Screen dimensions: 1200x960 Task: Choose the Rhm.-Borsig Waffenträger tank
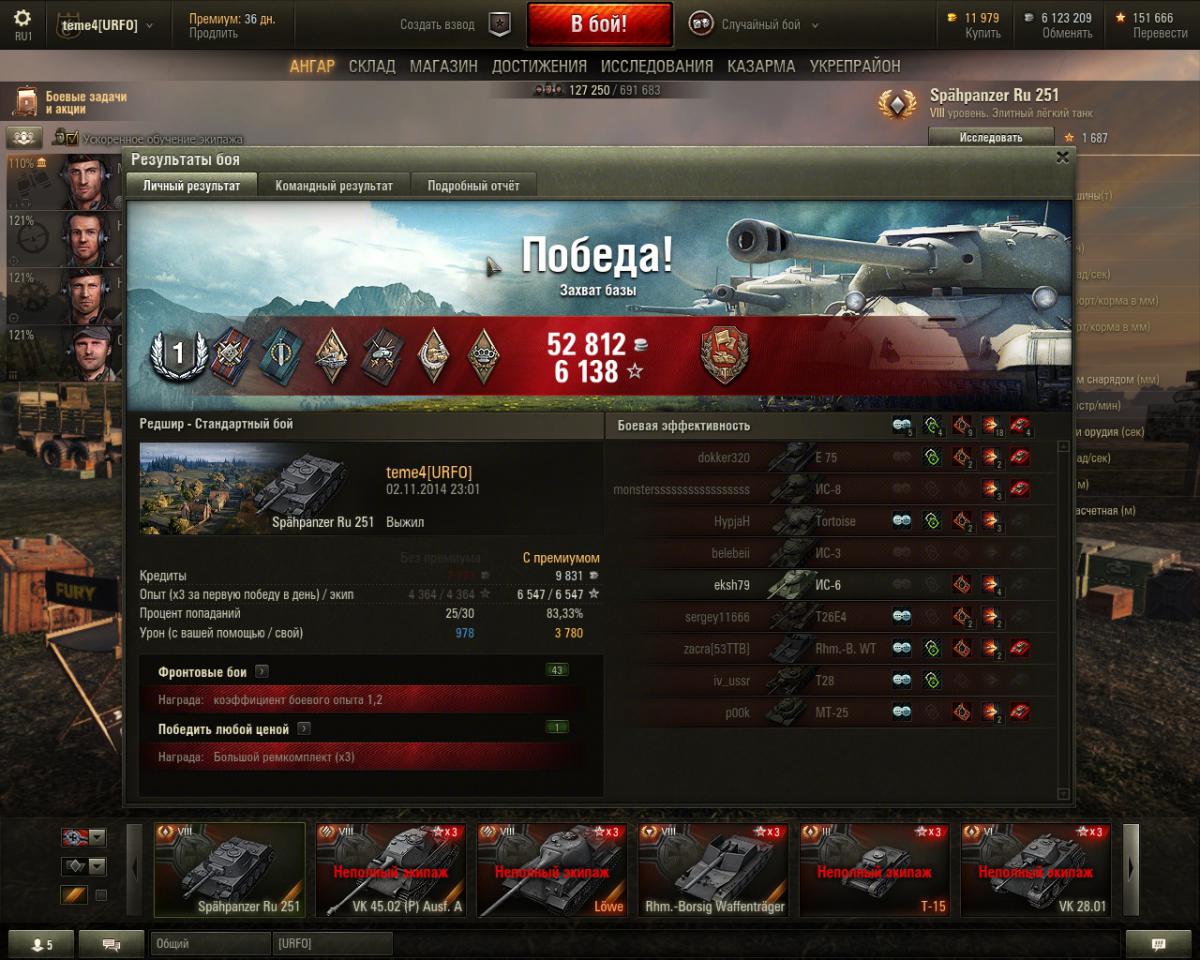[x=713, y=870]
